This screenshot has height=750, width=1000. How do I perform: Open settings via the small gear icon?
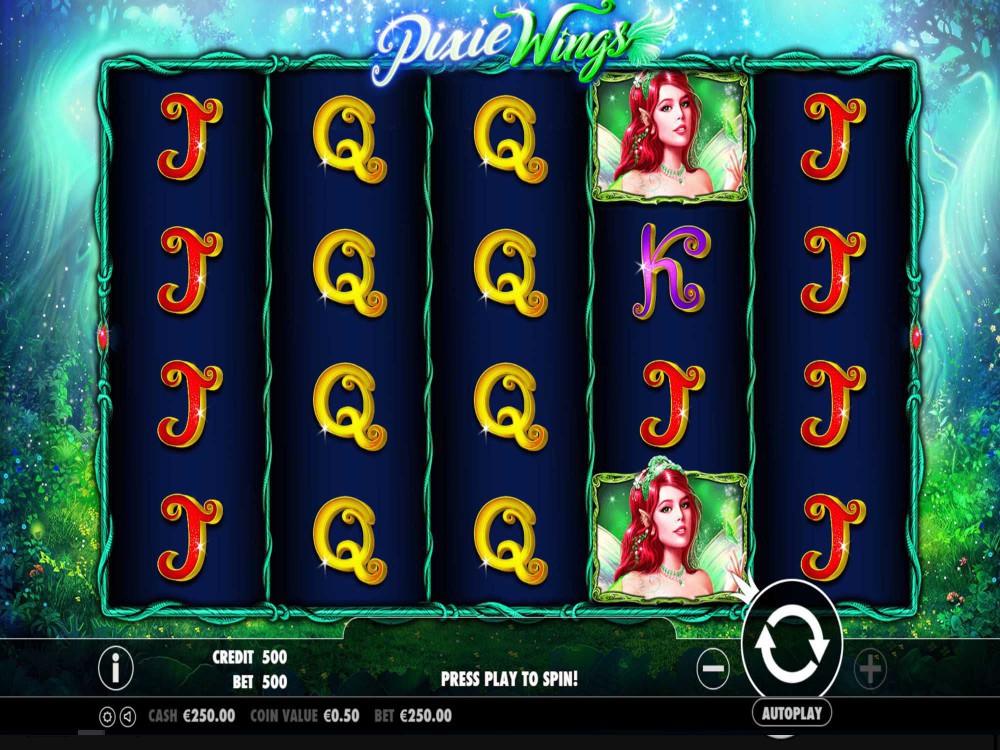point(108,716)
